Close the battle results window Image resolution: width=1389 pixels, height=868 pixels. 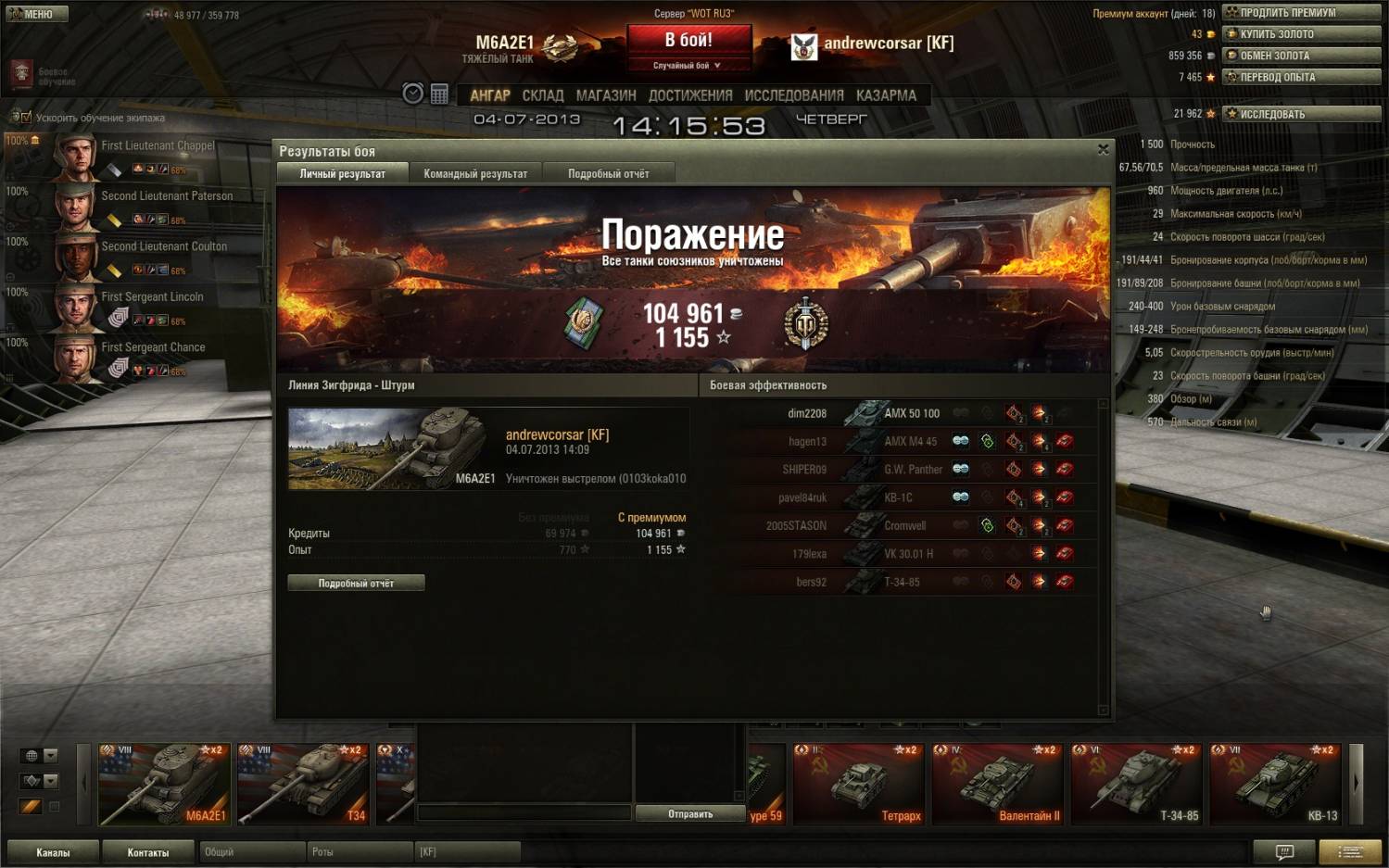pyautogui.click(x=1103, y=149)
